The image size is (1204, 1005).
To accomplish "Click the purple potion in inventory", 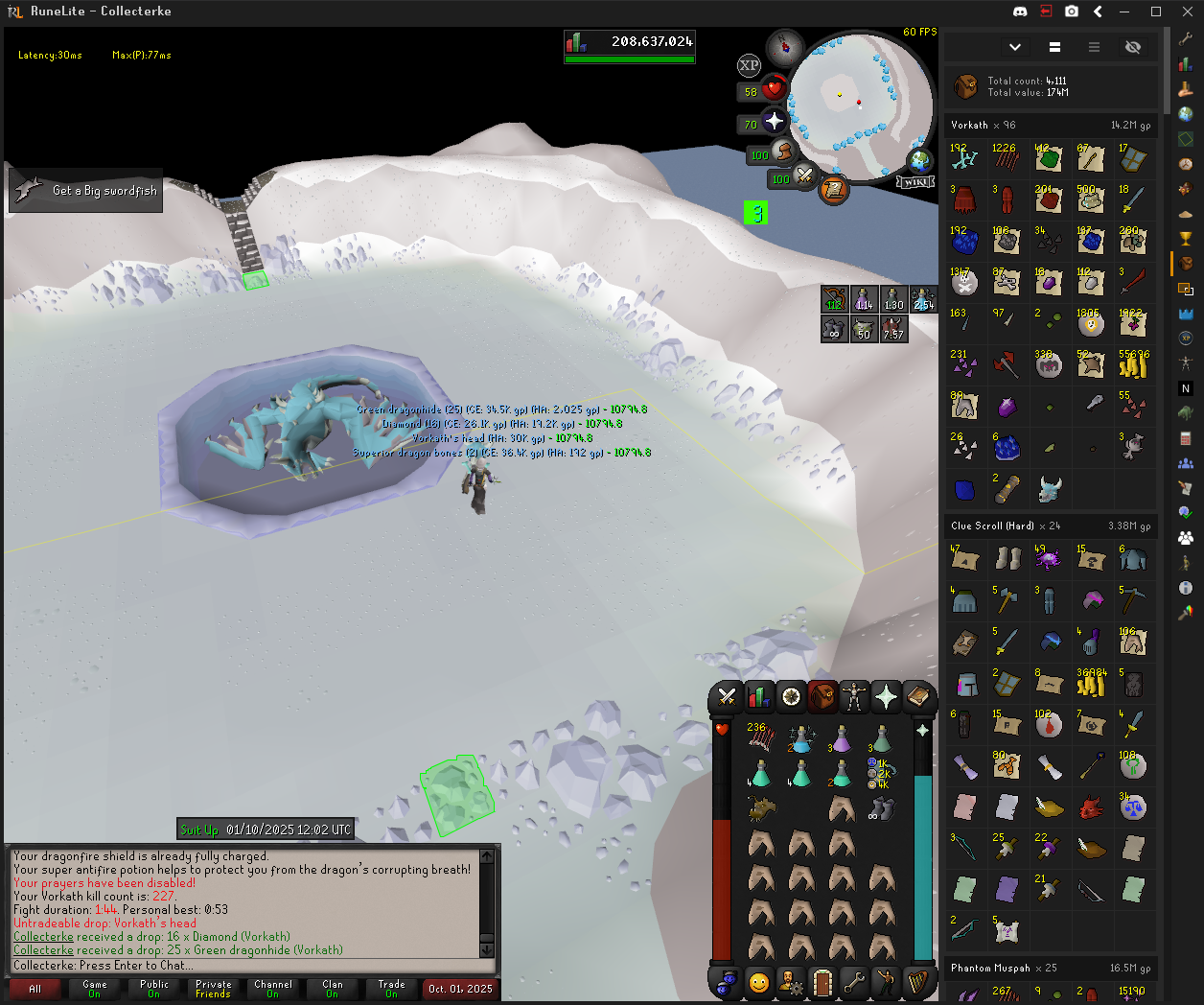I will (x=841, y=738).
